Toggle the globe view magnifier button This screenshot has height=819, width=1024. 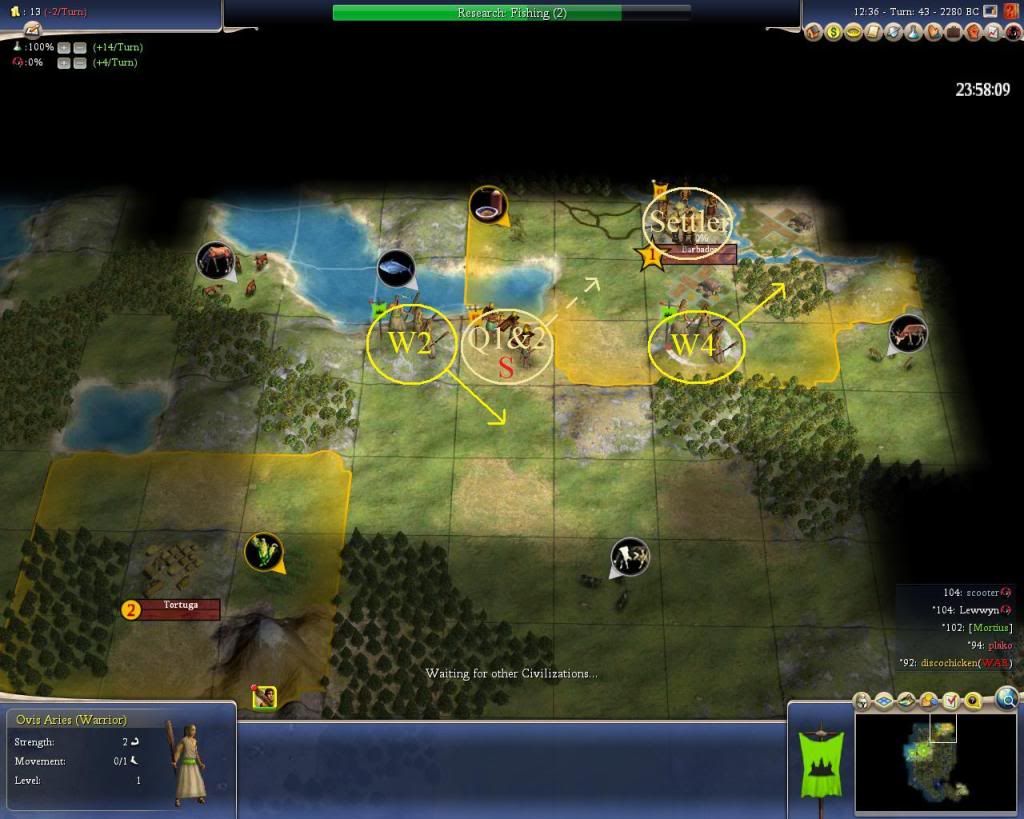pyautogui.click(x=1007, y=698)
